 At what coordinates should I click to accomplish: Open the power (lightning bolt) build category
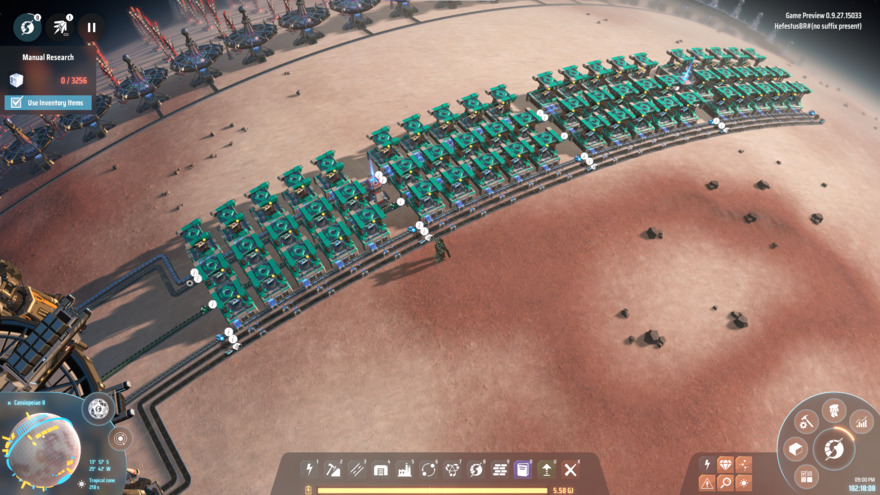coord(310,469)
